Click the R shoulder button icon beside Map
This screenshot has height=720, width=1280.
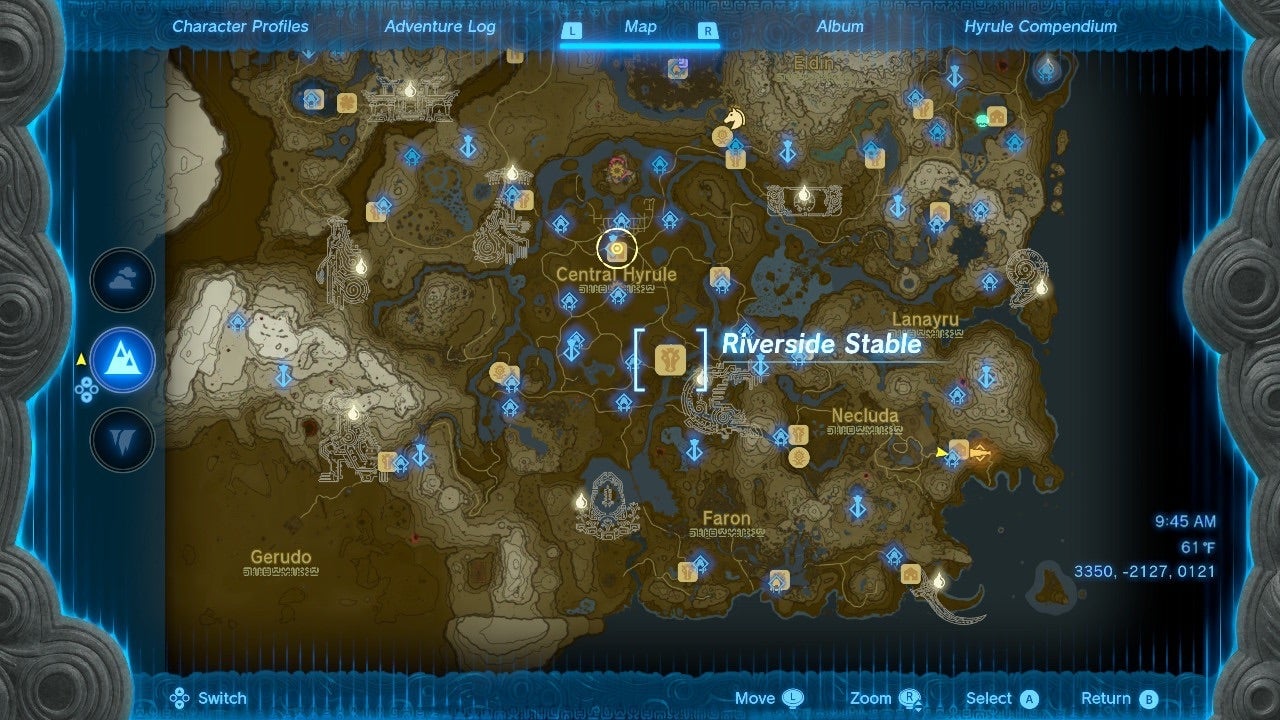(x=707, y=31)
